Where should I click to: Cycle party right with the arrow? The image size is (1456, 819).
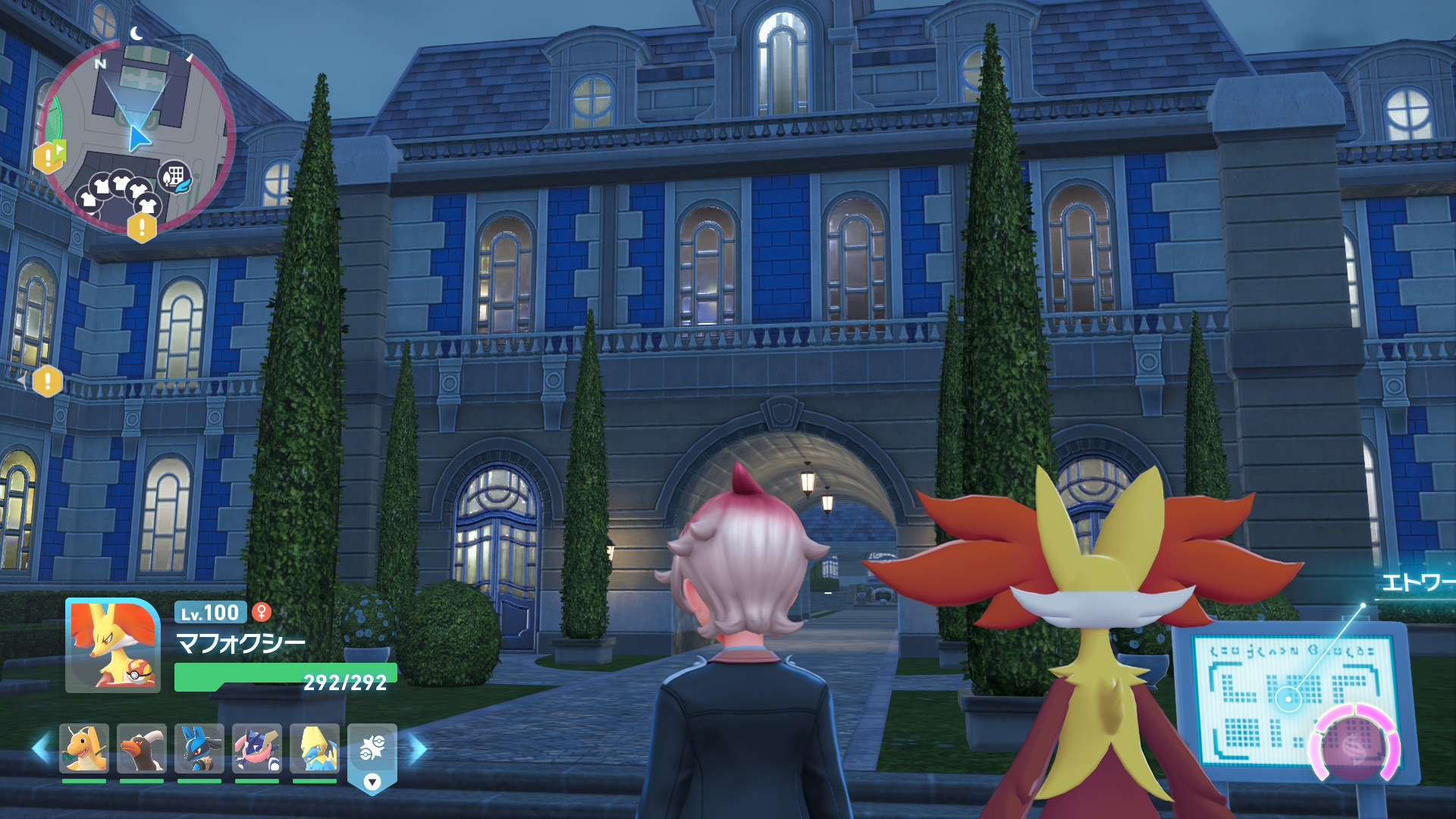(x=418, y=749)
